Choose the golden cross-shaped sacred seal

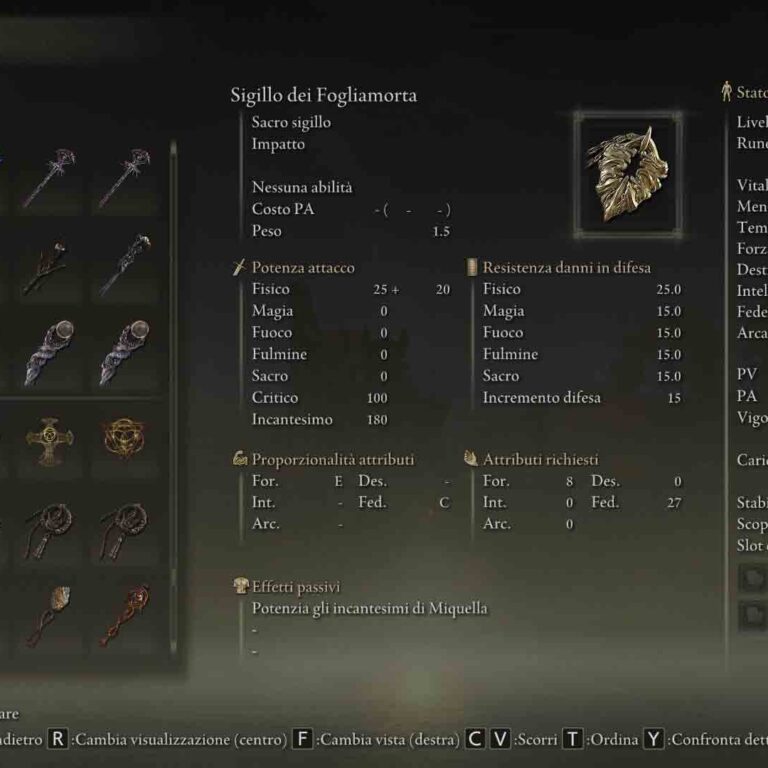pos(48,437)
